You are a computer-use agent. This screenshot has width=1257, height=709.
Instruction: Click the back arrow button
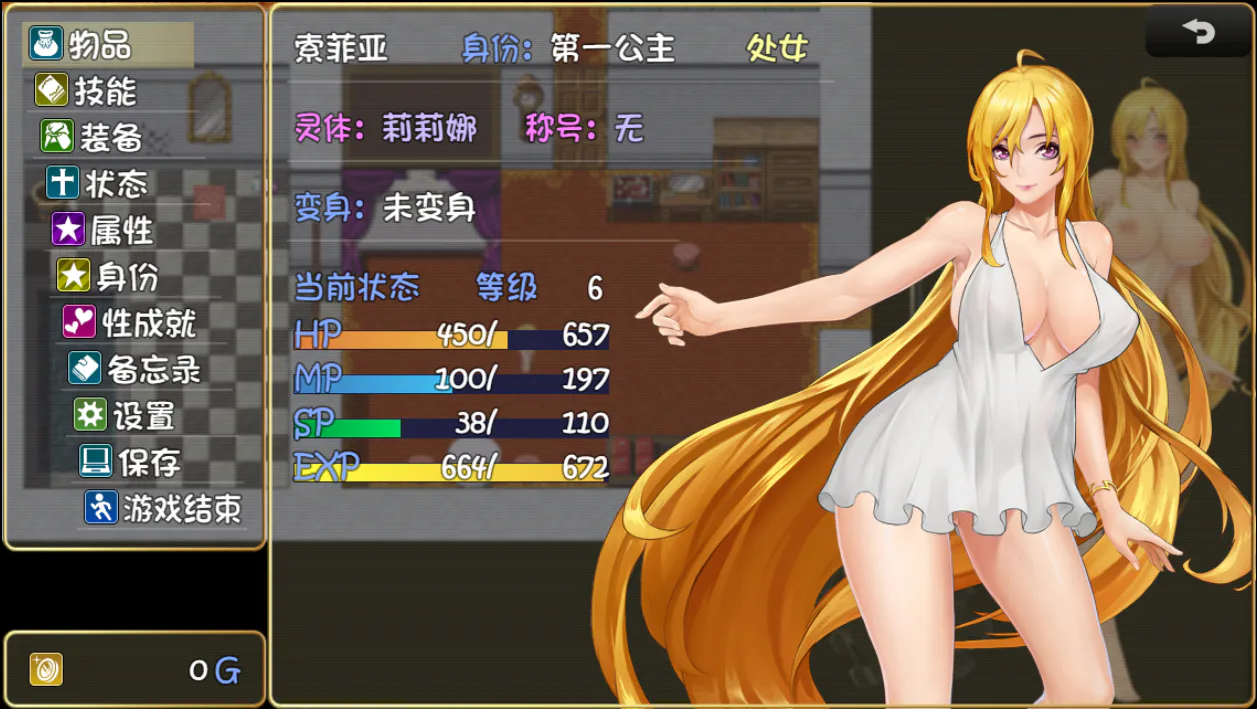tap(1198, 32)
